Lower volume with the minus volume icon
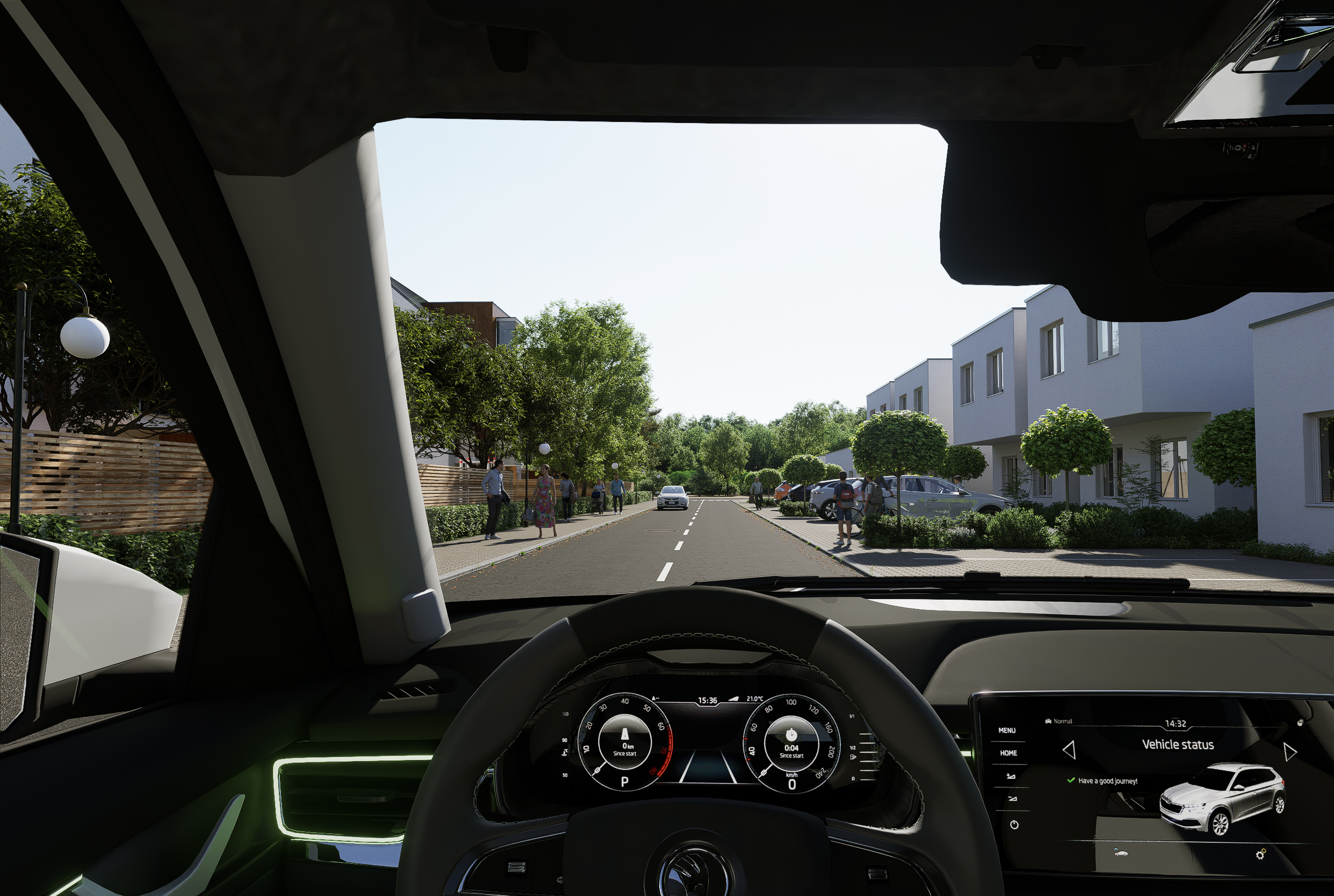Viewport: 1334px width, 896px height. point(1012,799)
